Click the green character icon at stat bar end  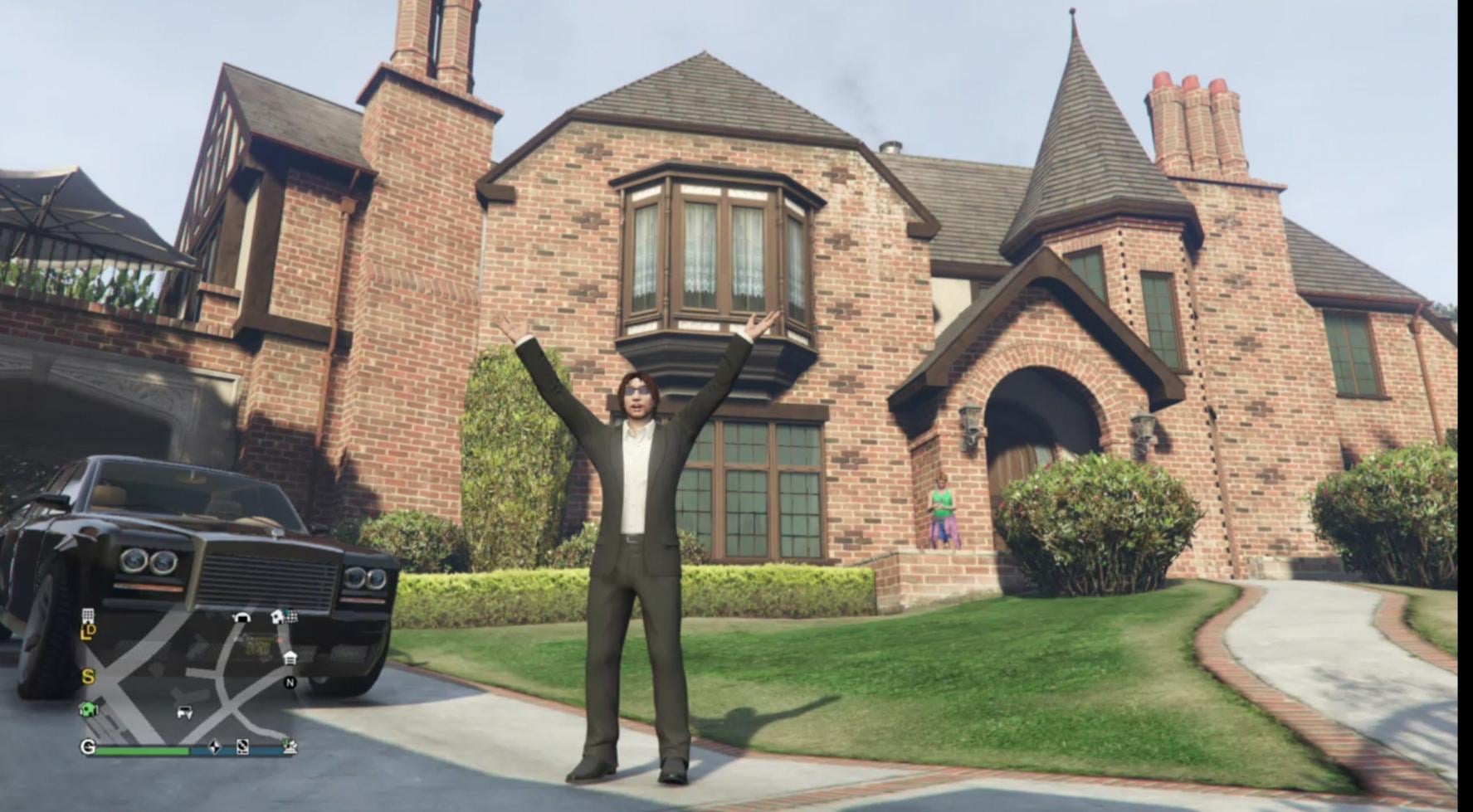click(x=289, y=747)
